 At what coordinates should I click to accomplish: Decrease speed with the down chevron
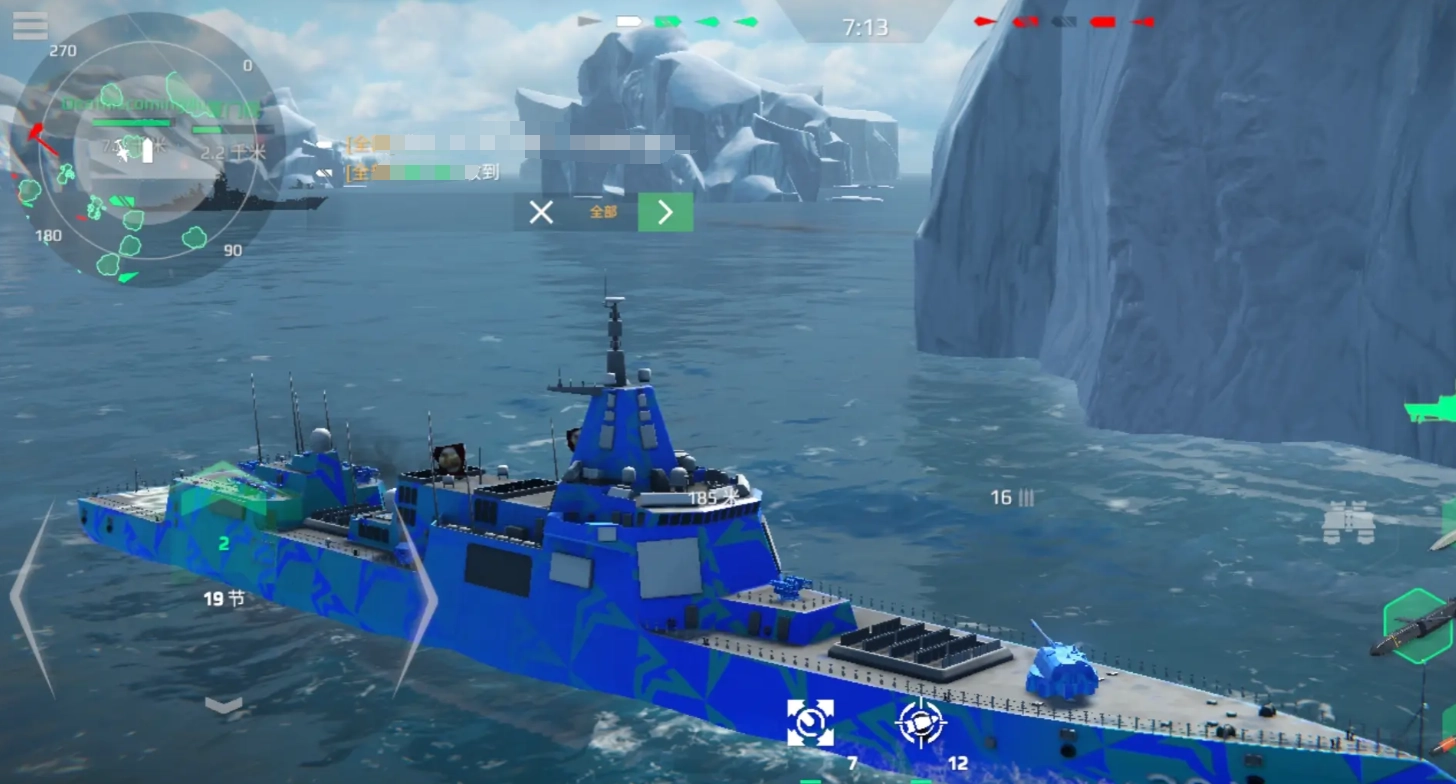223,706
